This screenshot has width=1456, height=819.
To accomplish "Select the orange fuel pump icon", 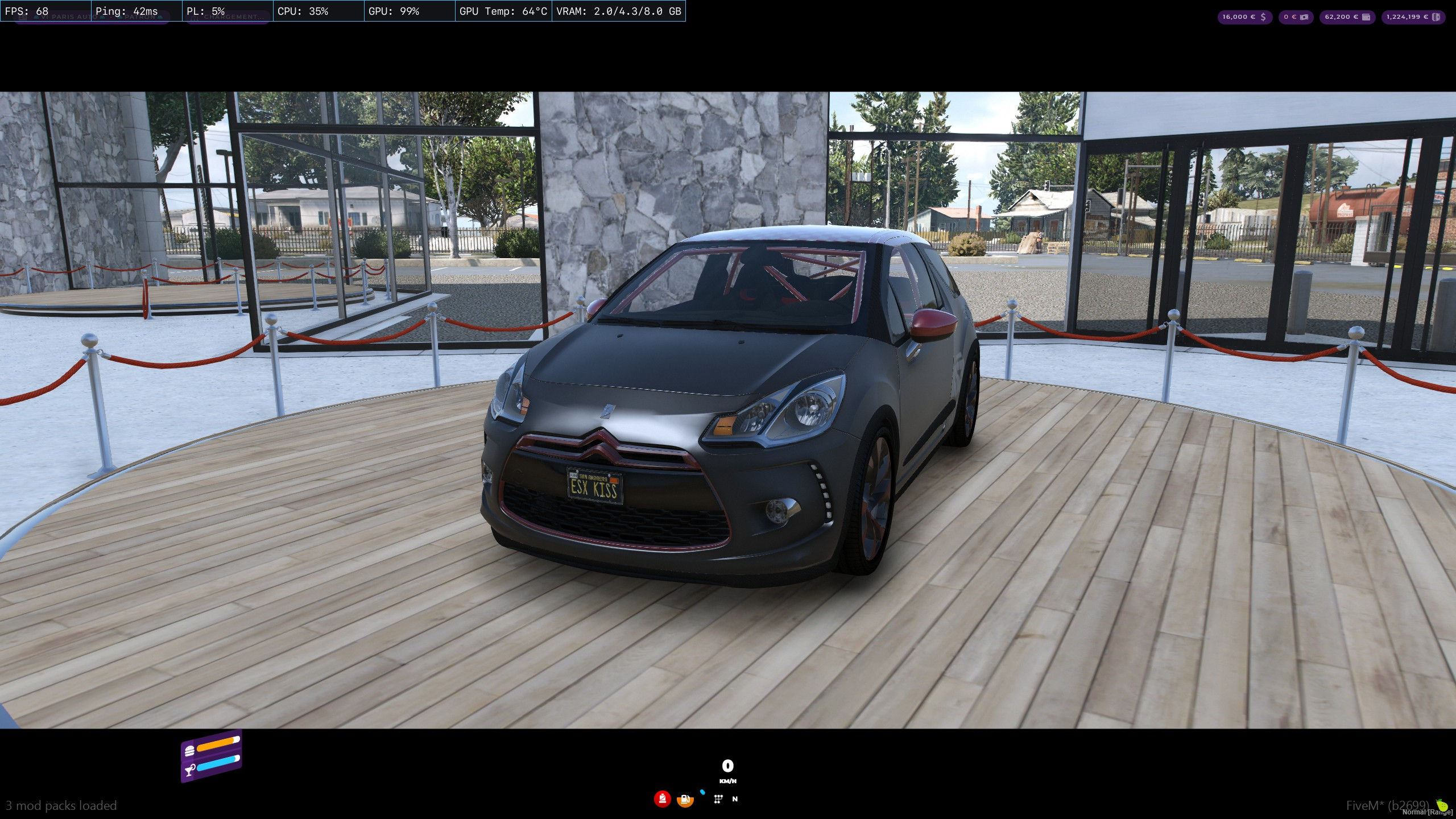I will pos(685,800).
